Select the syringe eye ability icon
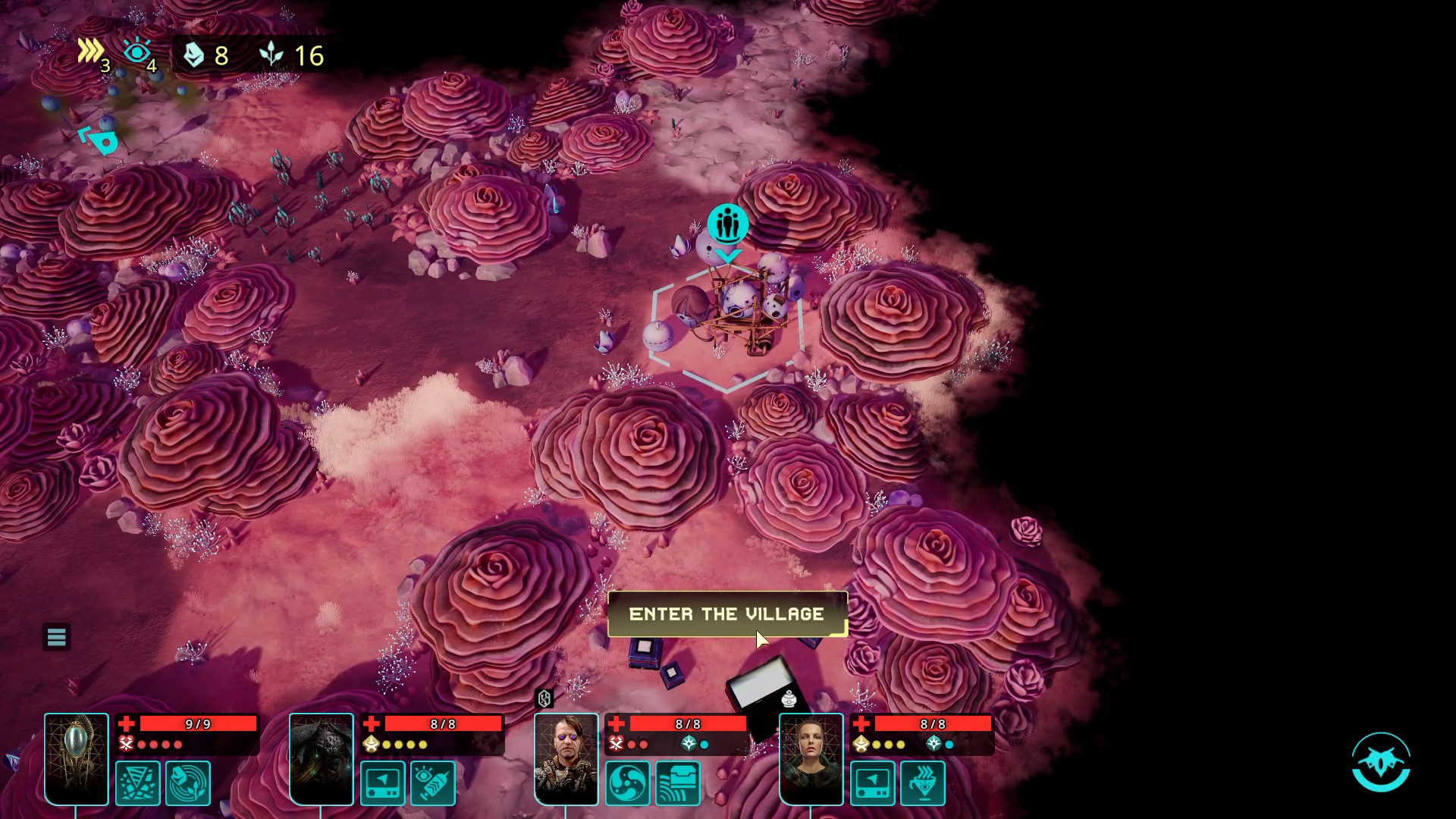 tap(431, 783)
